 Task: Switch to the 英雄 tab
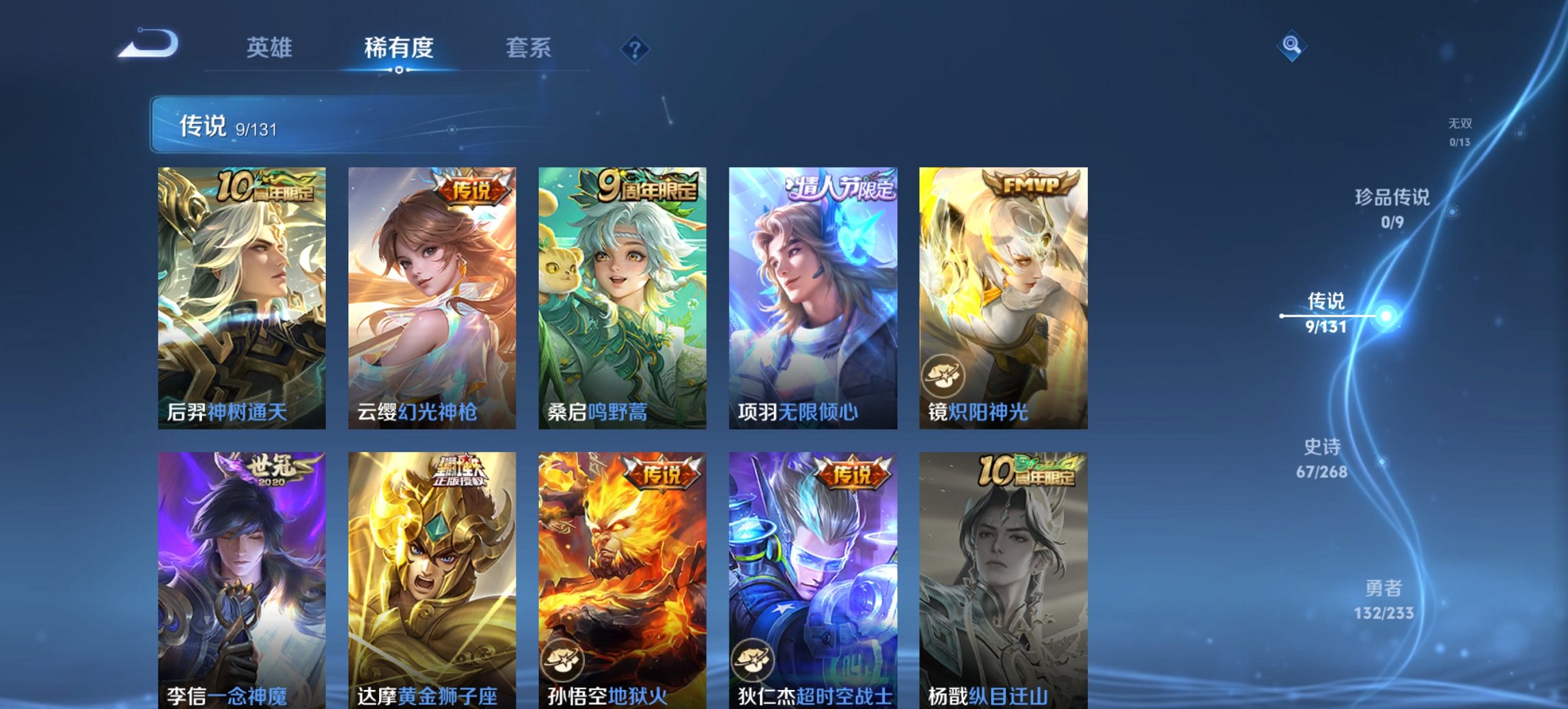click(x=271, y=48)
